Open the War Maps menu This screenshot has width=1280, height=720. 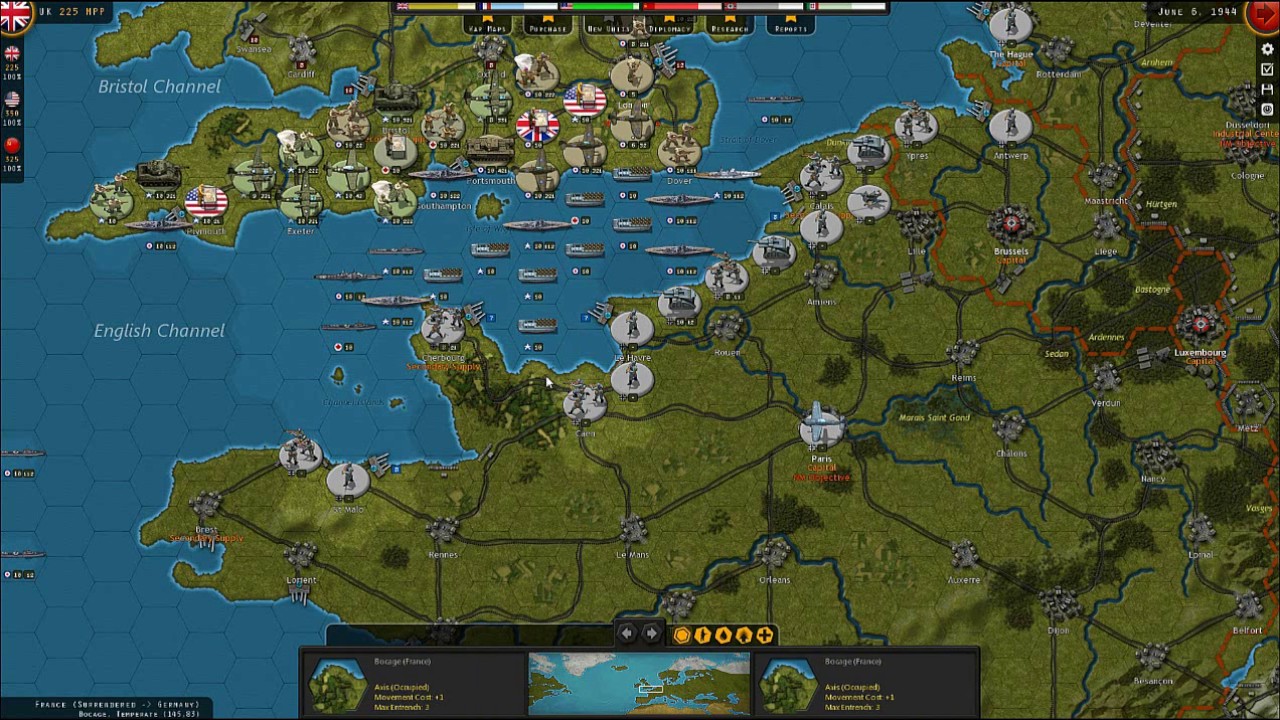coord(487,23)
